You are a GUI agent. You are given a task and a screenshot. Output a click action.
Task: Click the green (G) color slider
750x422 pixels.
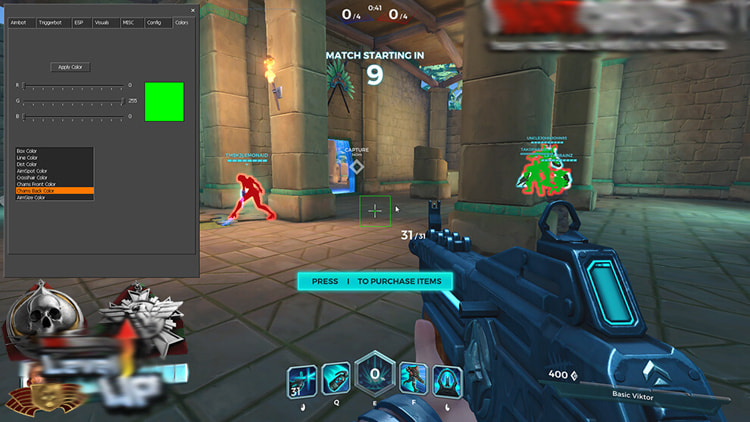point(74,101)
